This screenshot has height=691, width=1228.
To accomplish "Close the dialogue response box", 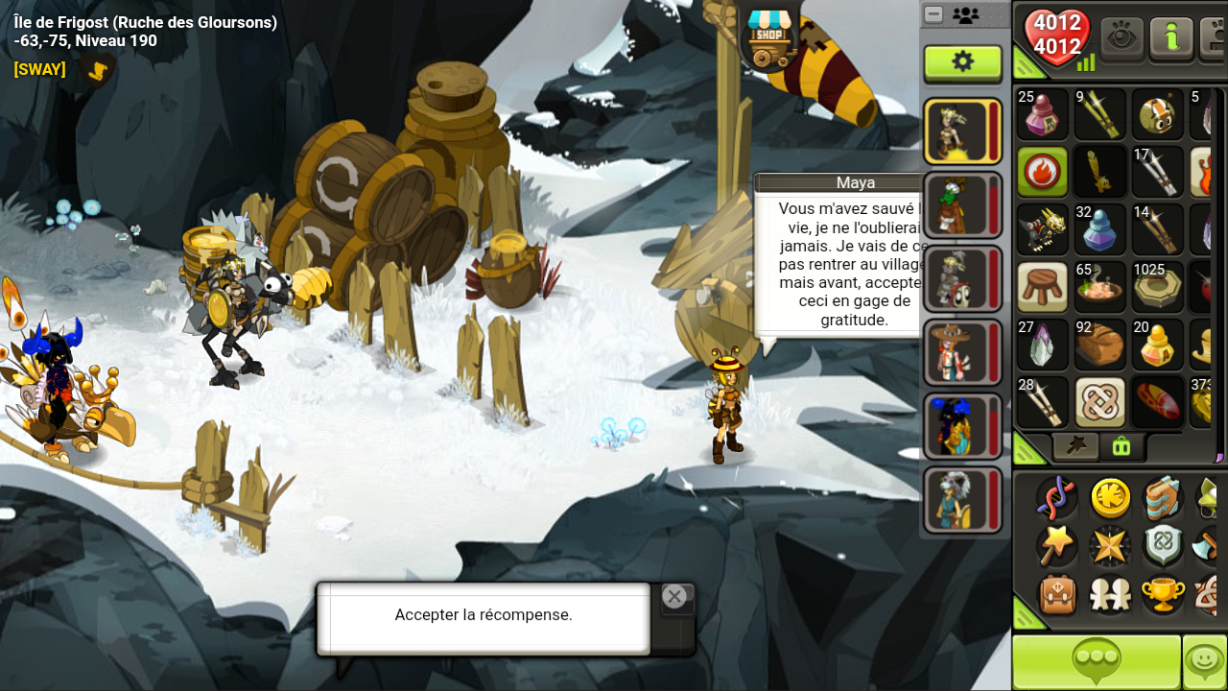I will pyautogui.click(x=675, y=597).
